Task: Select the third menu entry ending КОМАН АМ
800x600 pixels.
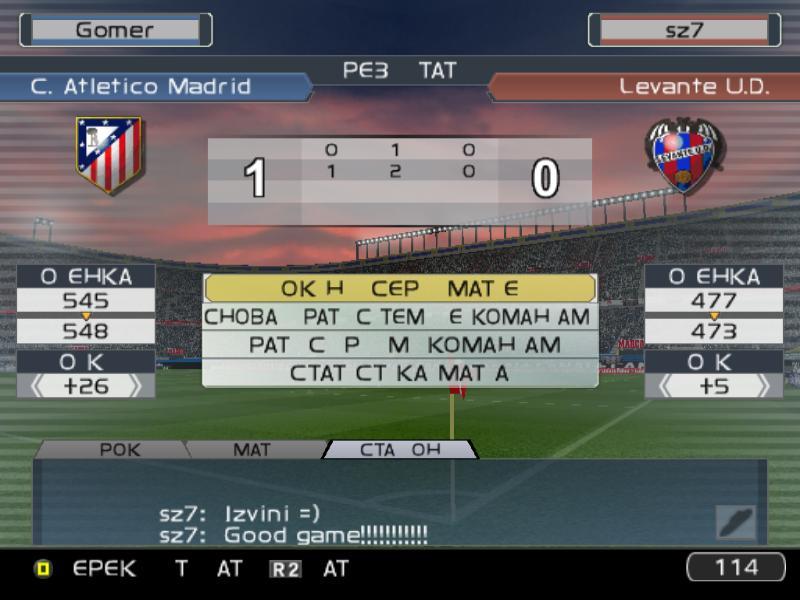Action: point(400,345)
